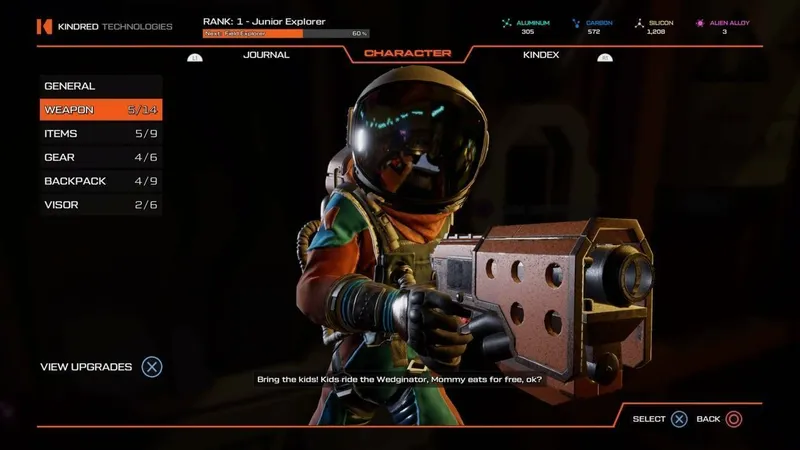
Task: Open the Items category
Action: tap(100, 134)
